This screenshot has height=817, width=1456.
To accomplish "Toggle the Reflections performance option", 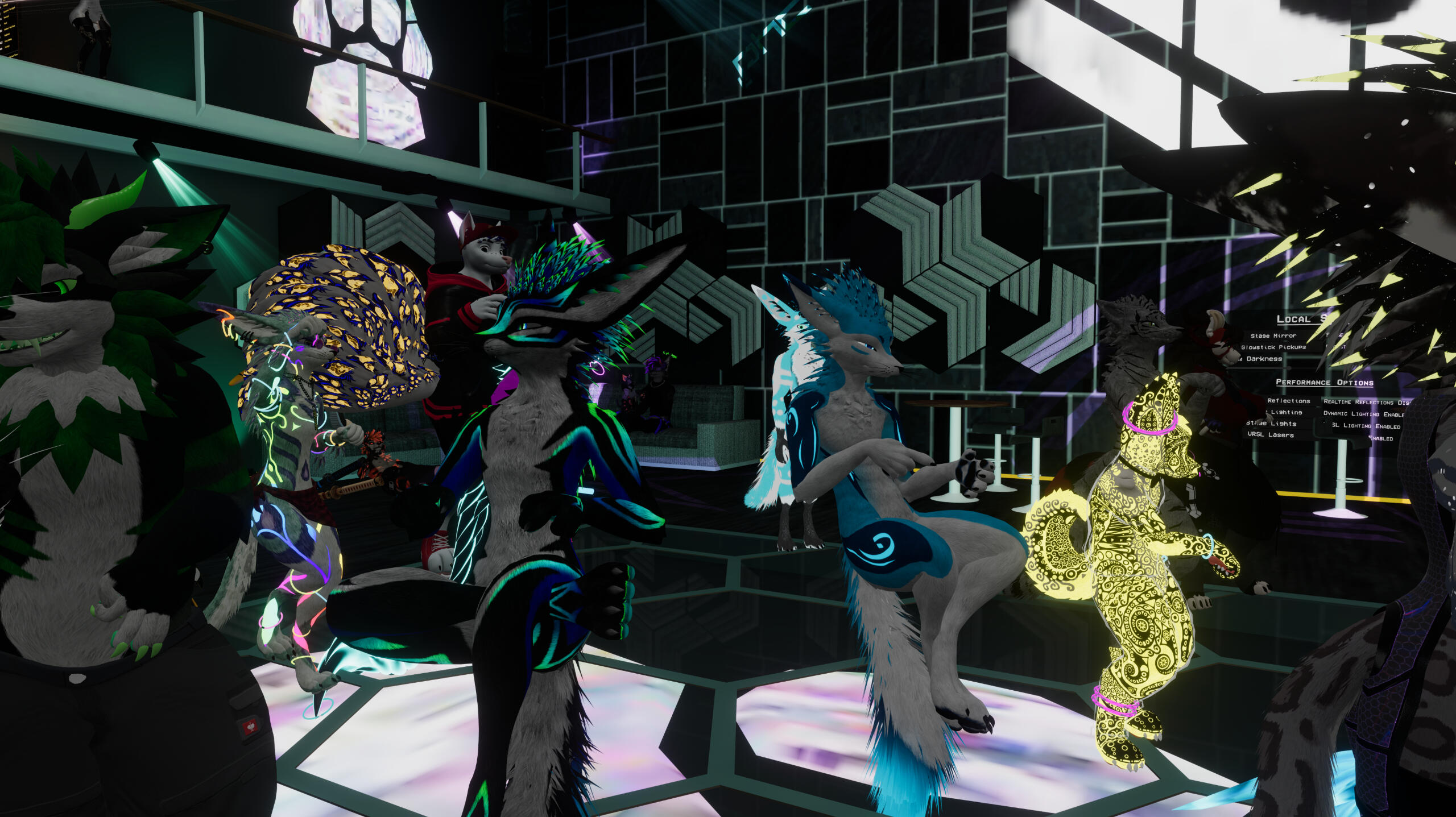I will 1288,401.
